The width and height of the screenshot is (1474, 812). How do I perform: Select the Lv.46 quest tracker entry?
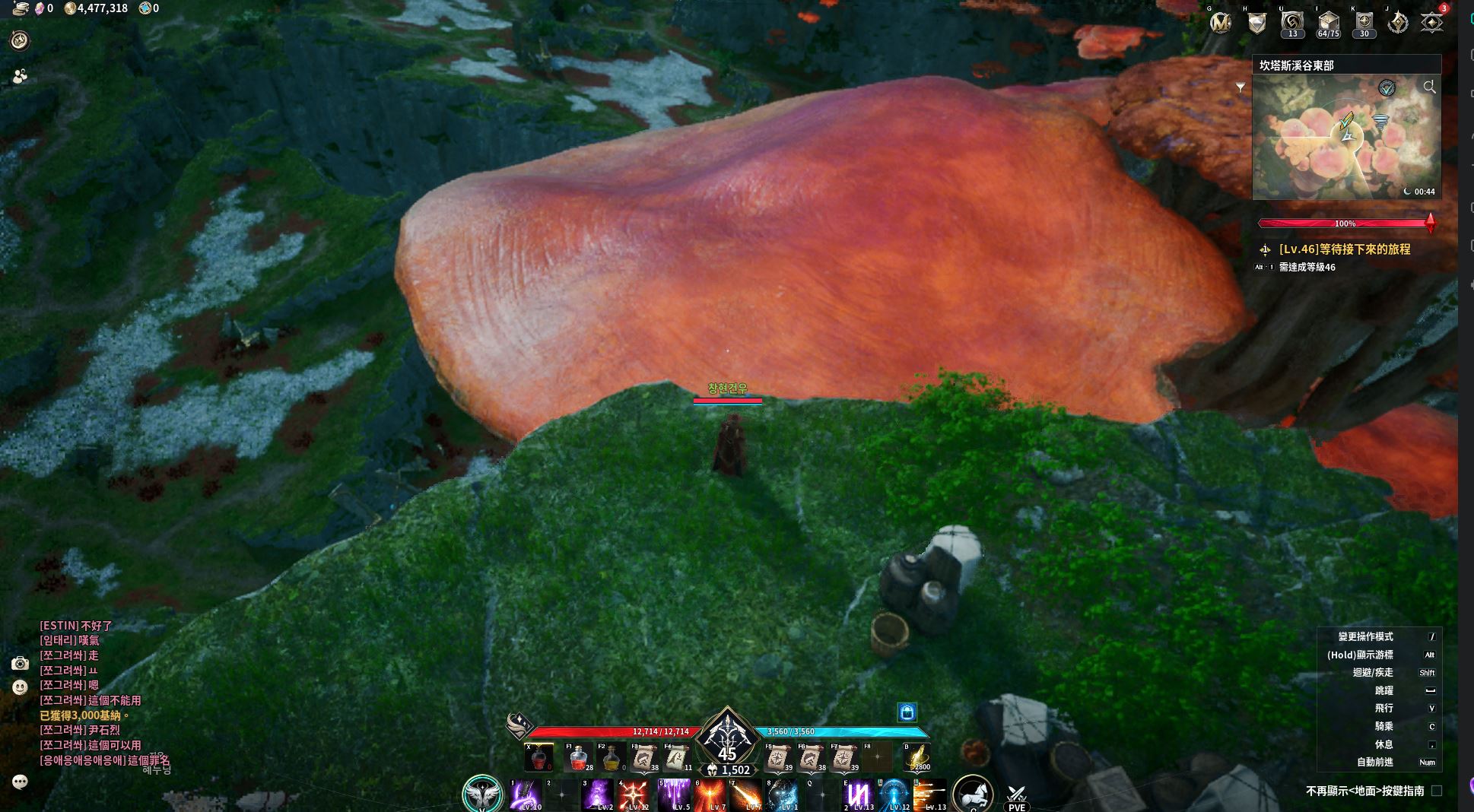1344,249
